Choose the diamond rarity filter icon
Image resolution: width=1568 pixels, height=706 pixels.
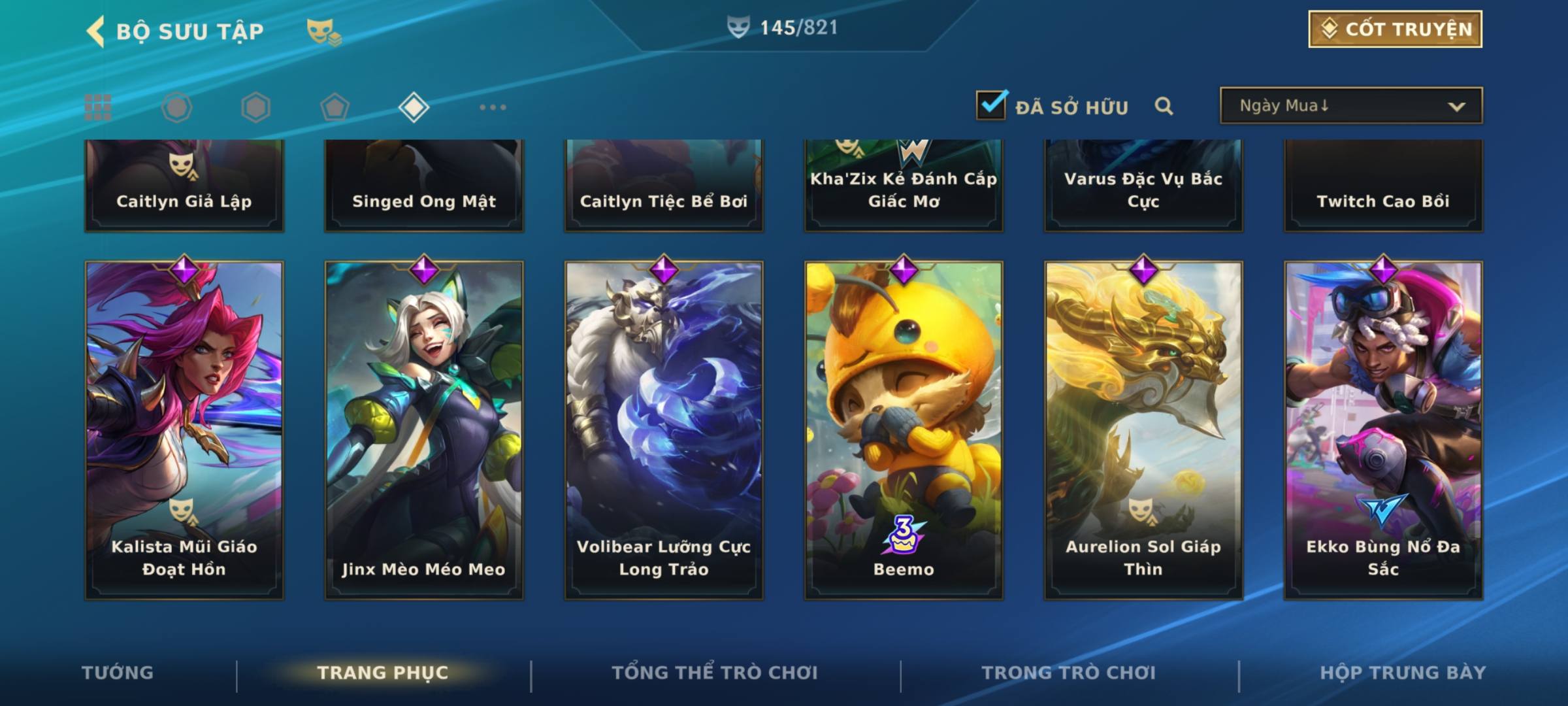pyautogui.click(x=414, y=107)
